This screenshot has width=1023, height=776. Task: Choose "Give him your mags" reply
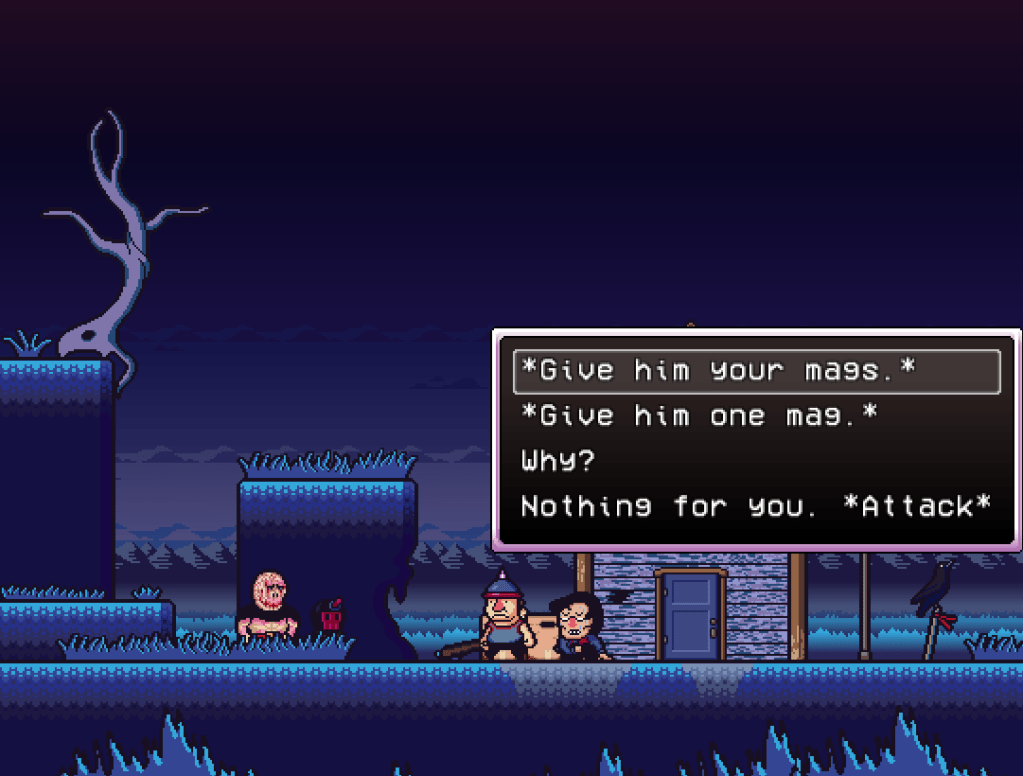point(718,372)
